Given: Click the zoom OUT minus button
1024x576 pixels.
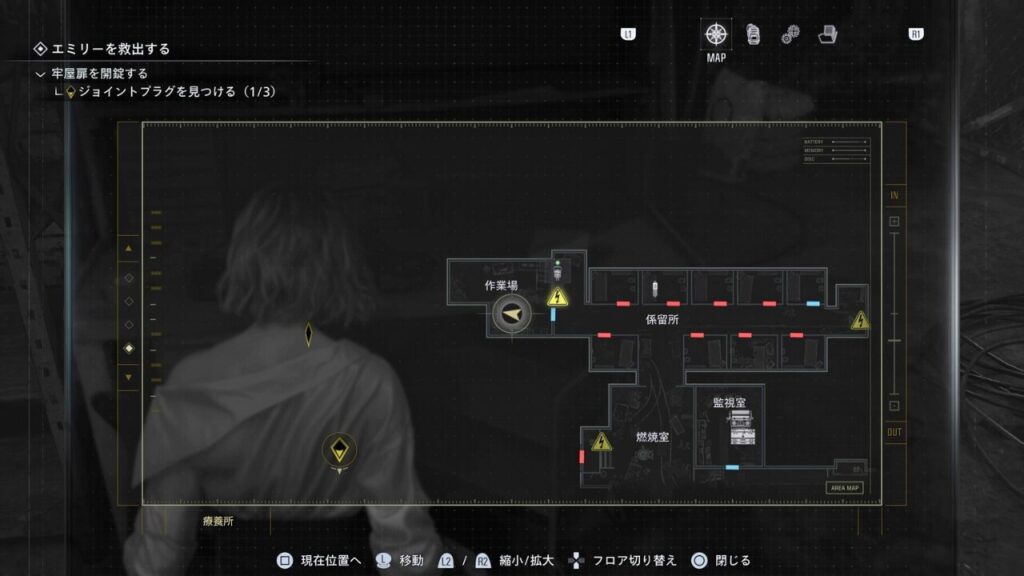Looking at the screenshot, I should coord(894,406).
